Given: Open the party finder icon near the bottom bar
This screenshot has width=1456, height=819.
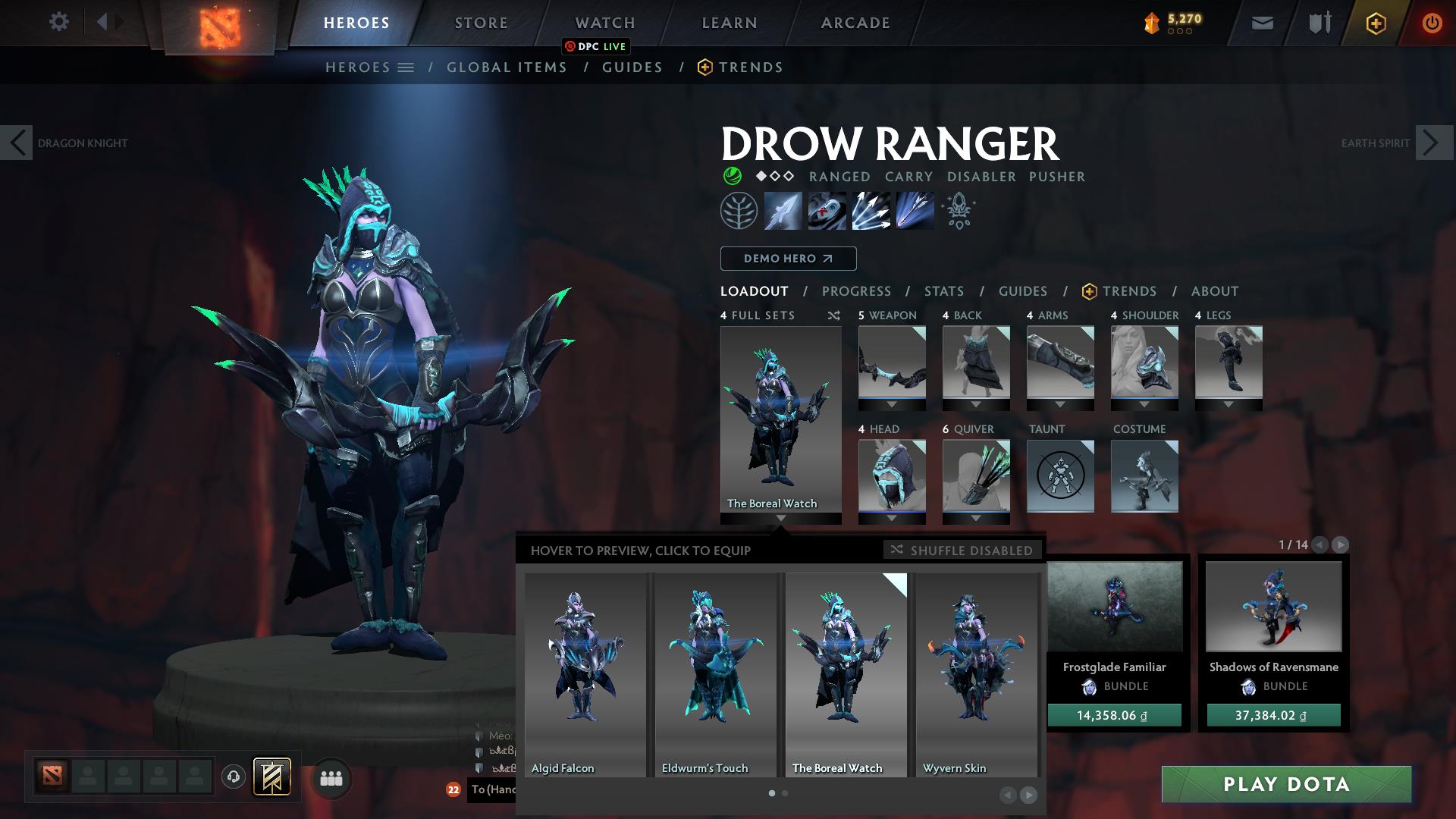Looking at the screenshot, I should click(331, 778).
